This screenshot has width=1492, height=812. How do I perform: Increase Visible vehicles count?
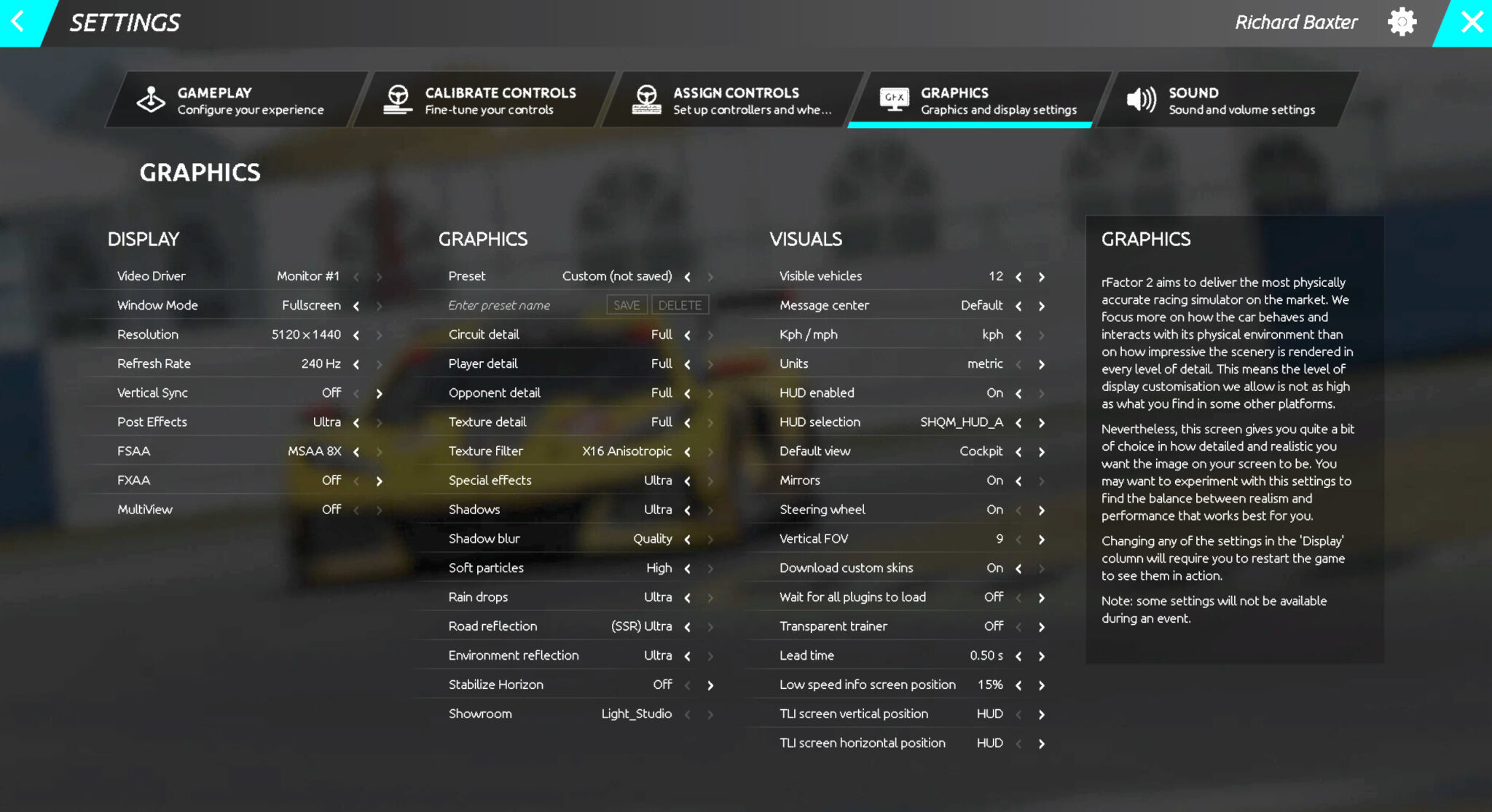click(1042, 277)
